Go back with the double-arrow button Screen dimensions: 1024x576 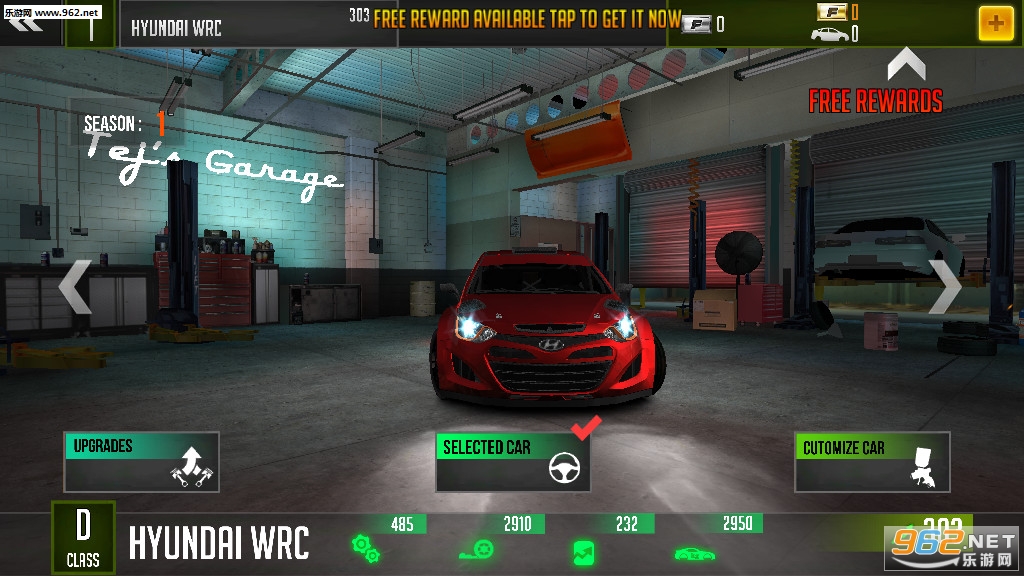point(28,22)
